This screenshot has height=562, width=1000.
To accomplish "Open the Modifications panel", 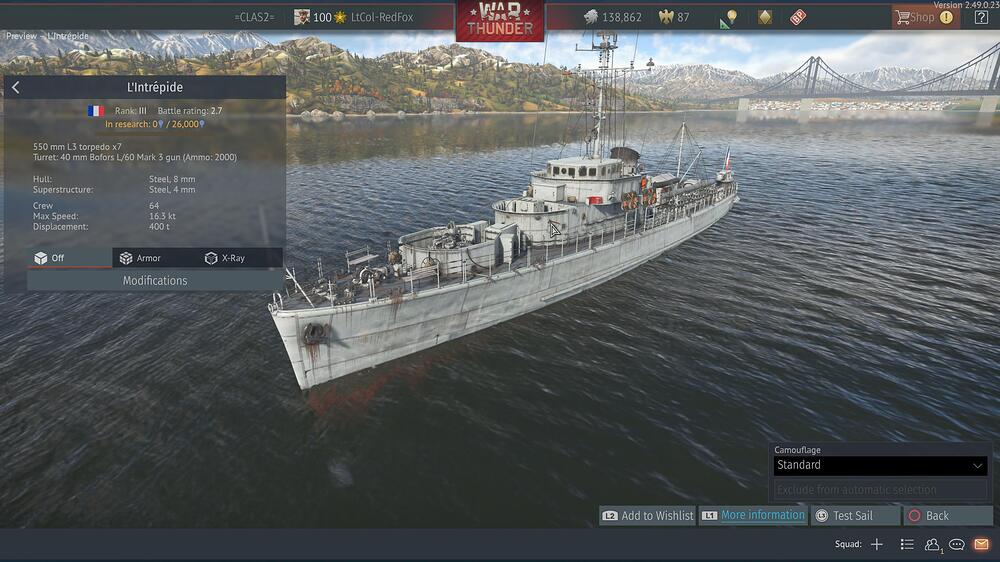I will tap(155, 281).
